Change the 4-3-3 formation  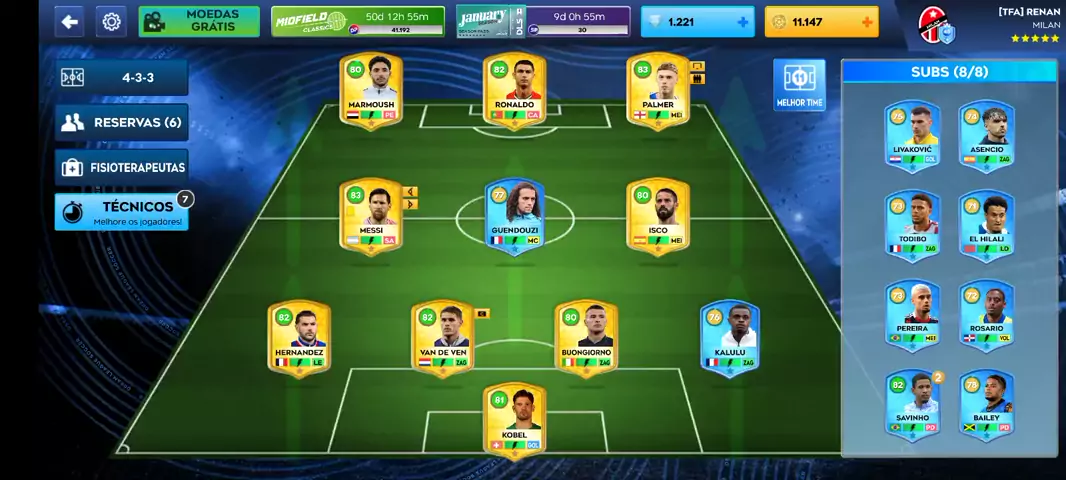pyautogui.click(x=121, y=77)
